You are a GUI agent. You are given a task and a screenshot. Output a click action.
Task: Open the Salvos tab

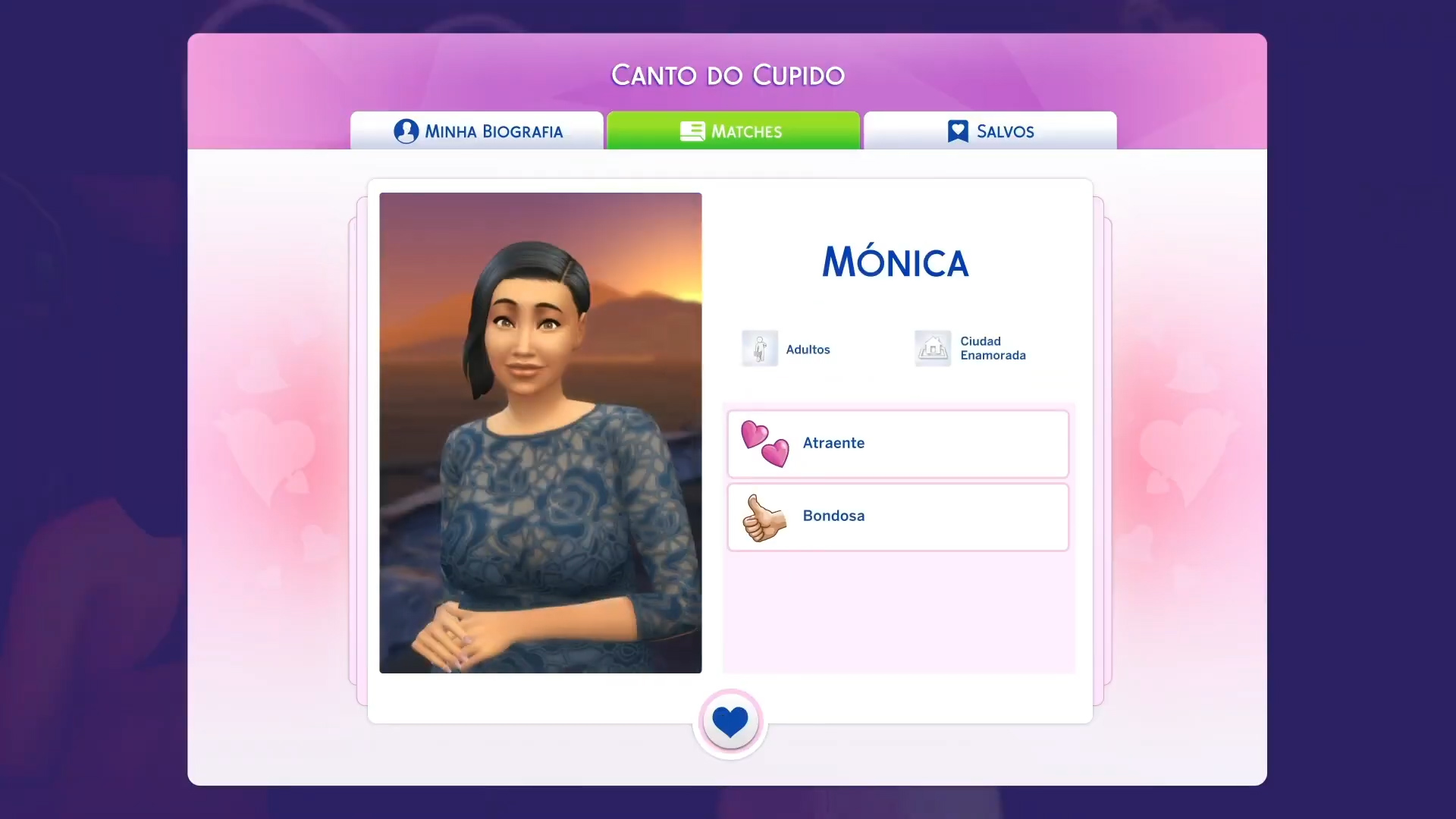click(x=990, y=131)
